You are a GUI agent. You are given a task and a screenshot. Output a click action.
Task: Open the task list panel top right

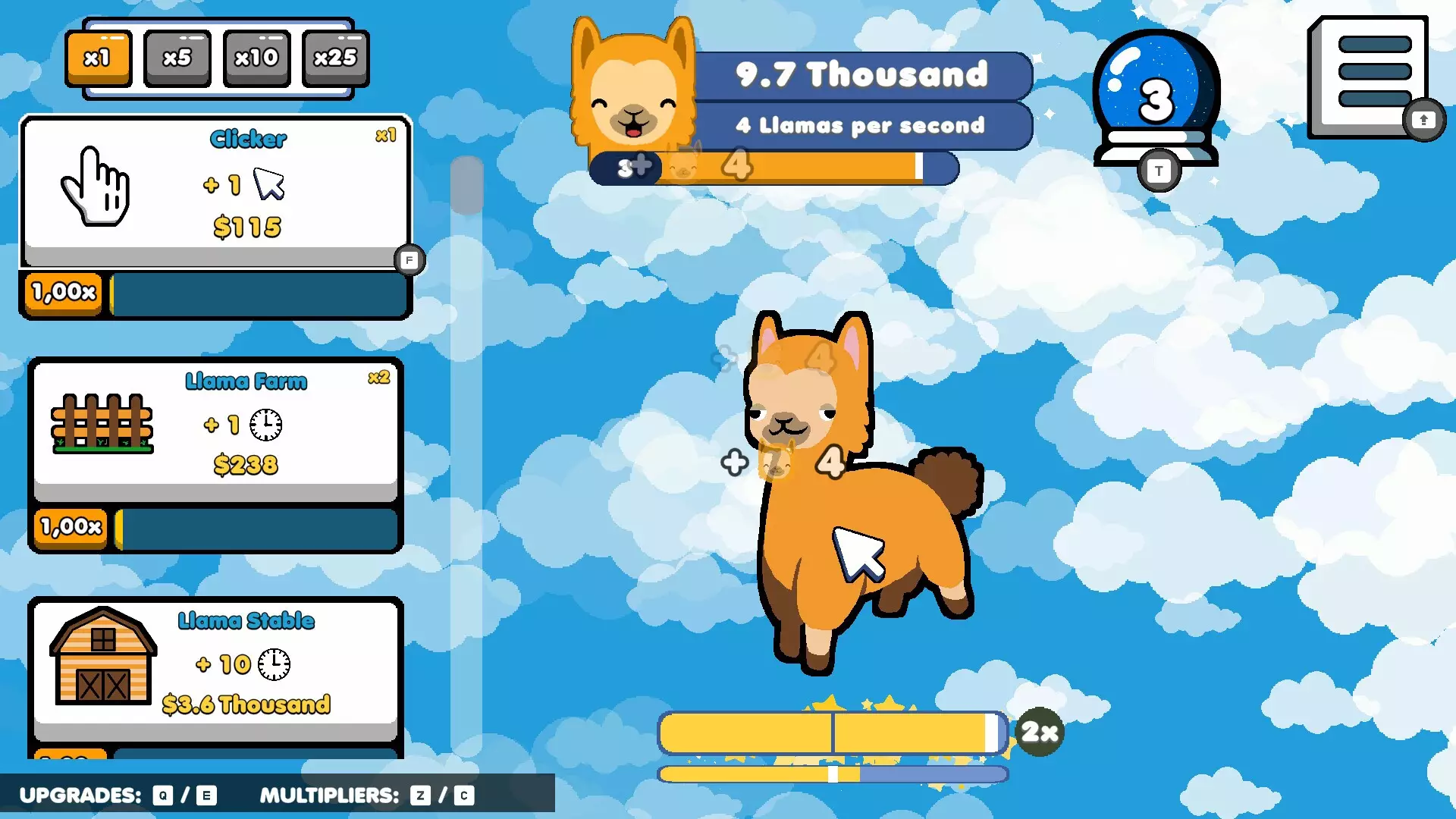(x=1367, y=72)
